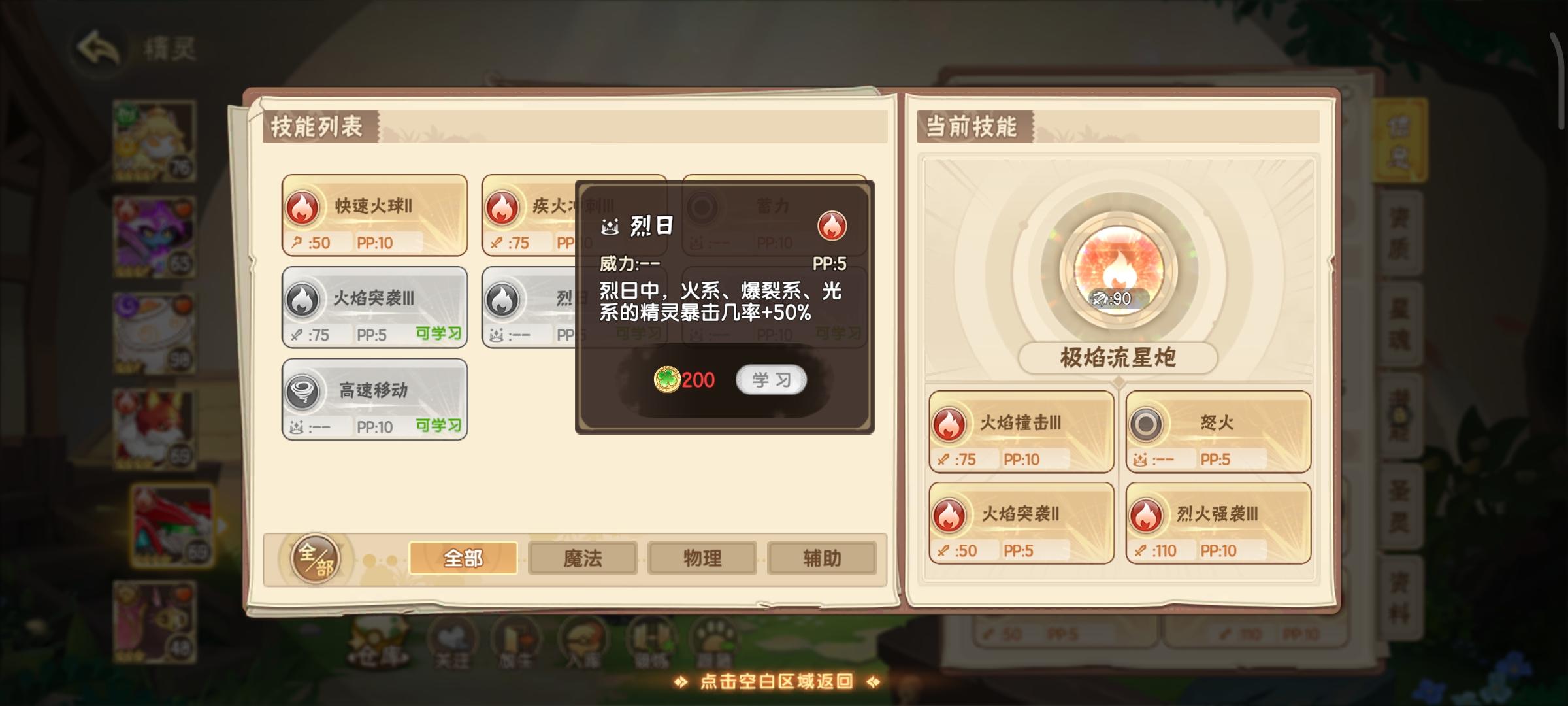Enable the 辅助 skill filter
The image size is (1568, 706).
[x=821, y=558]
